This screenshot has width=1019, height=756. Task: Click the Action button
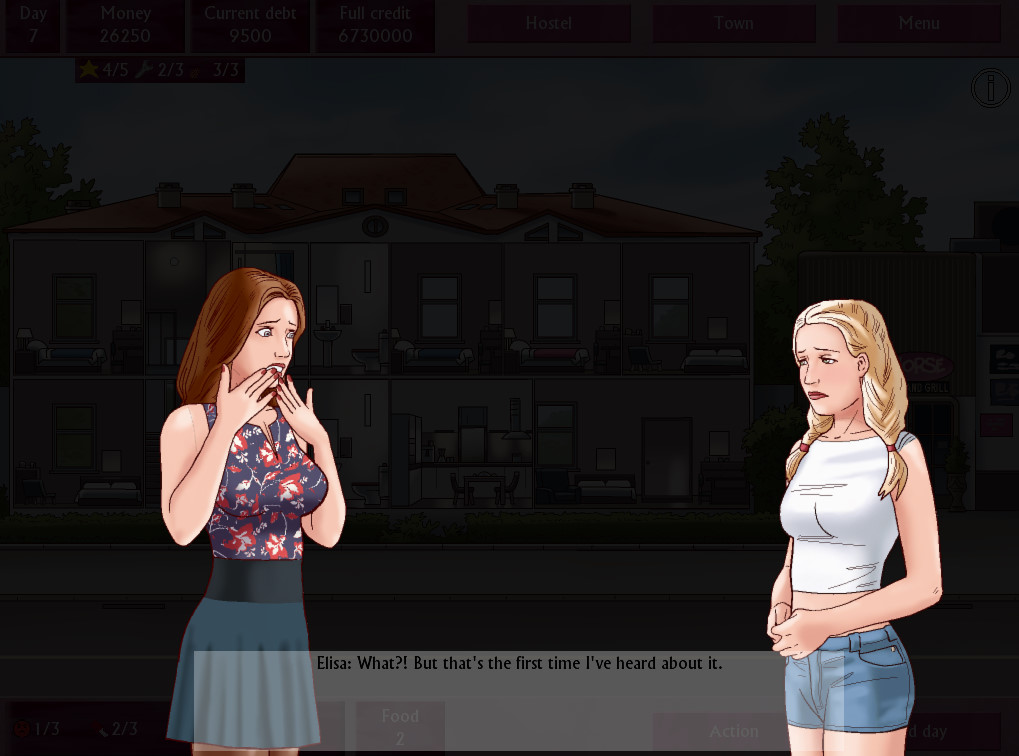coord(733,731)
